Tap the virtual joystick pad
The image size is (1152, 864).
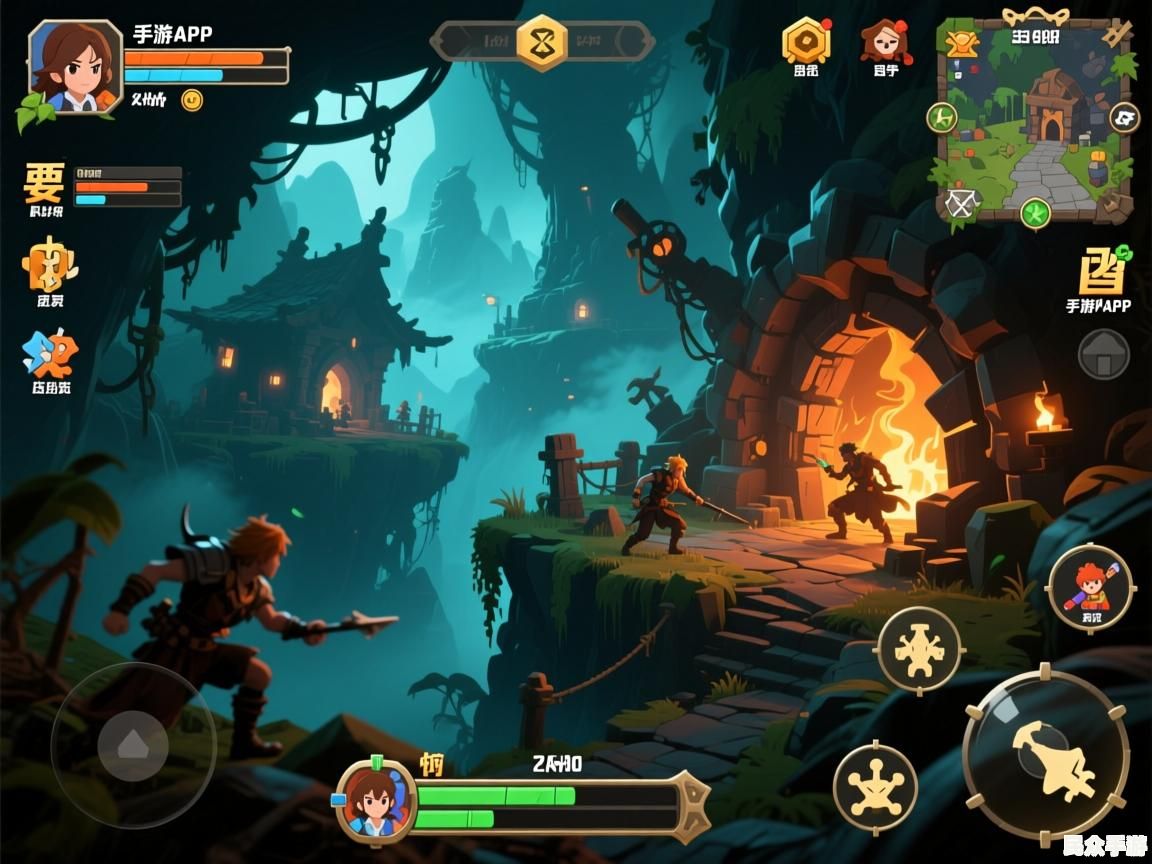point(133,745)
